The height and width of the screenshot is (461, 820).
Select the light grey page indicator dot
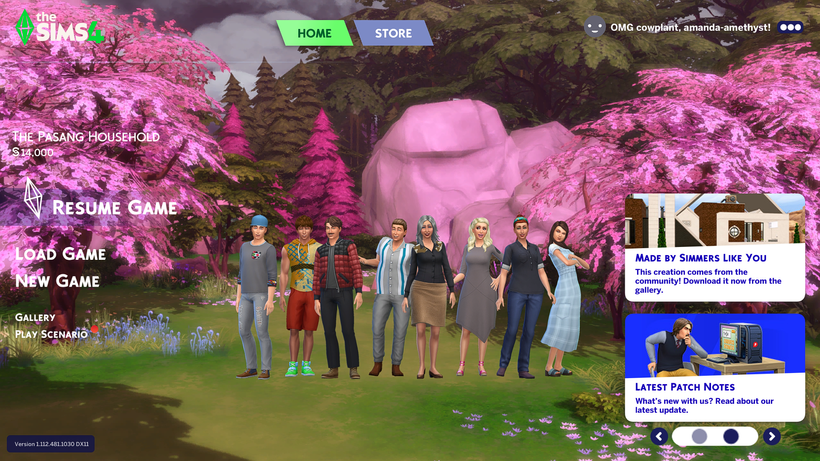coord(699,436)
